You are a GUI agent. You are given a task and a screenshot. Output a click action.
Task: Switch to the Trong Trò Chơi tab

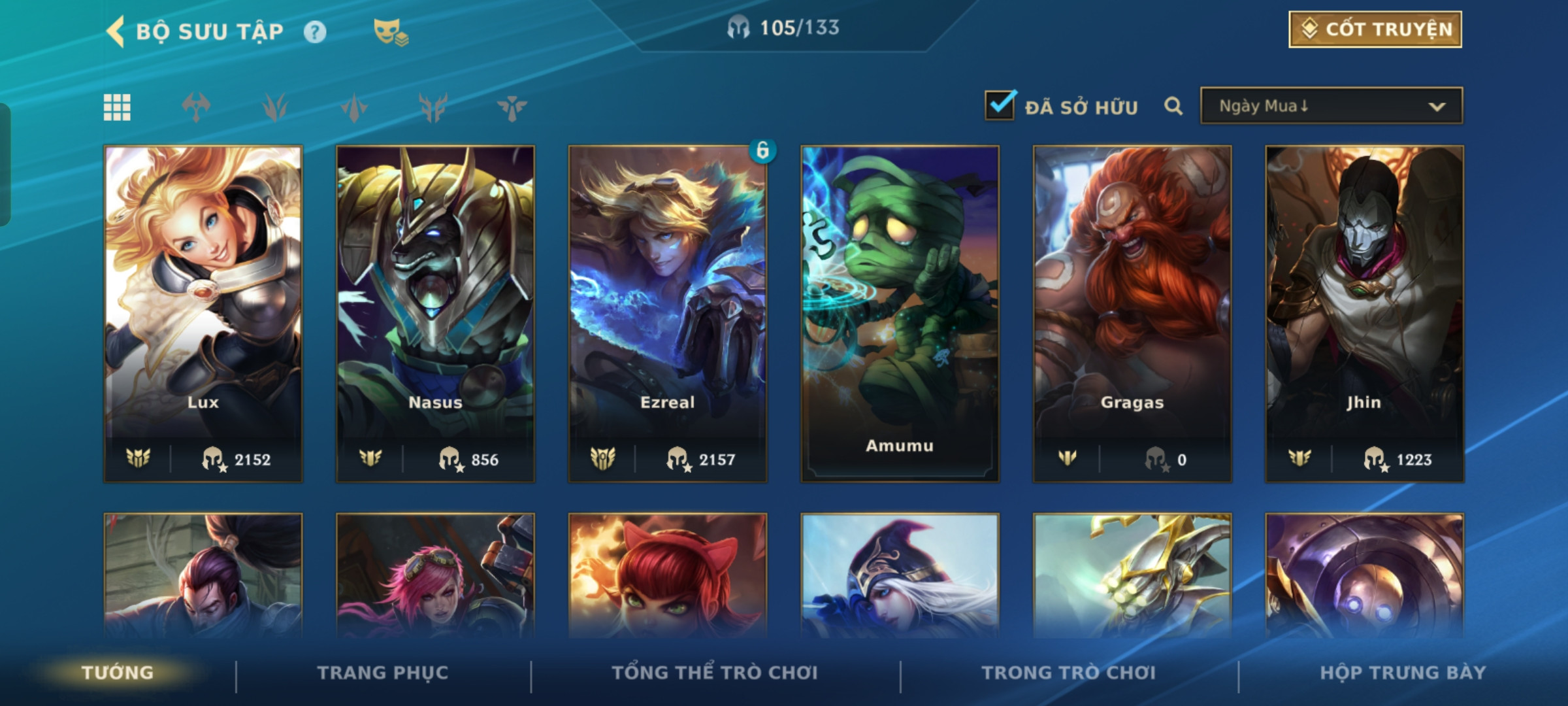pyautogui.click(x=1069, y=673)
